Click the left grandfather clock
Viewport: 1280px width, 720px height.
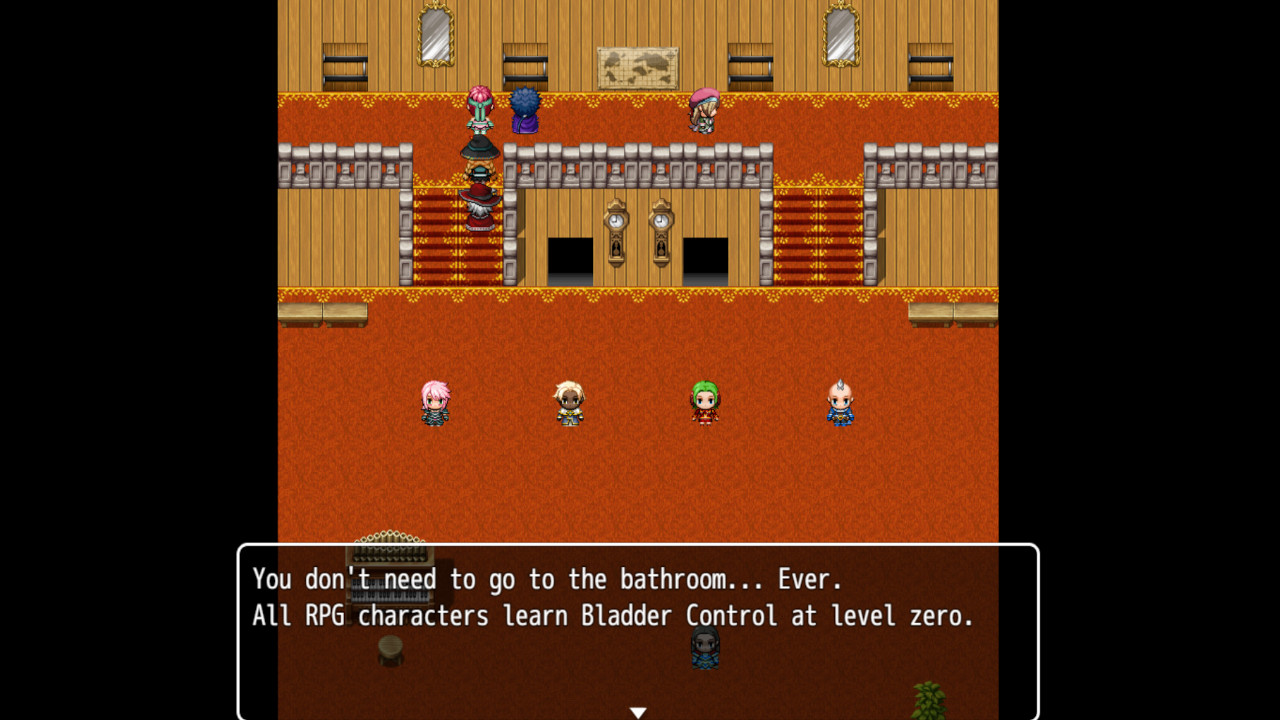point(614,235)
